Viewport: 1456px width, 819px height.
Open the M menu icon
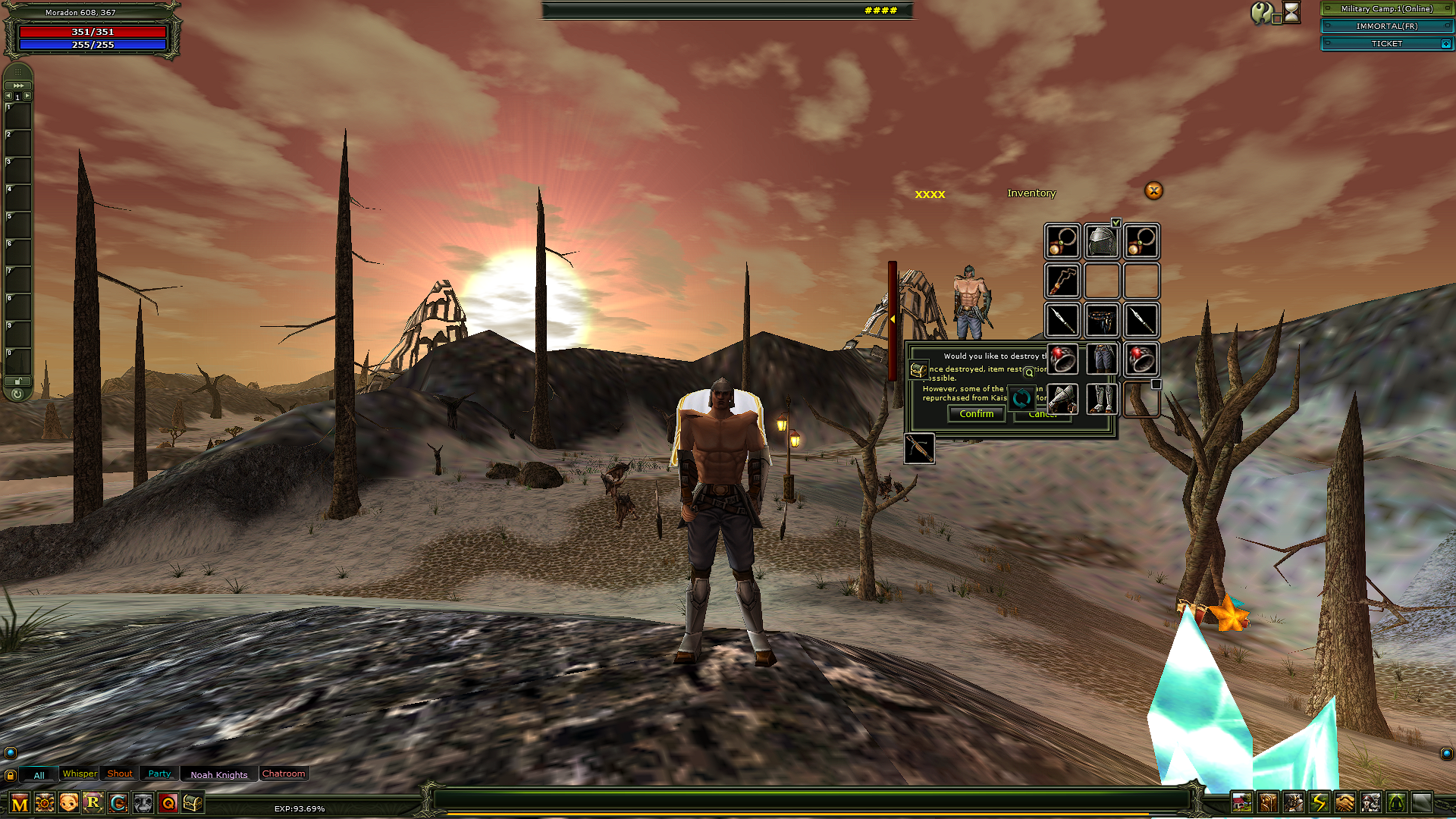(20, 803)
